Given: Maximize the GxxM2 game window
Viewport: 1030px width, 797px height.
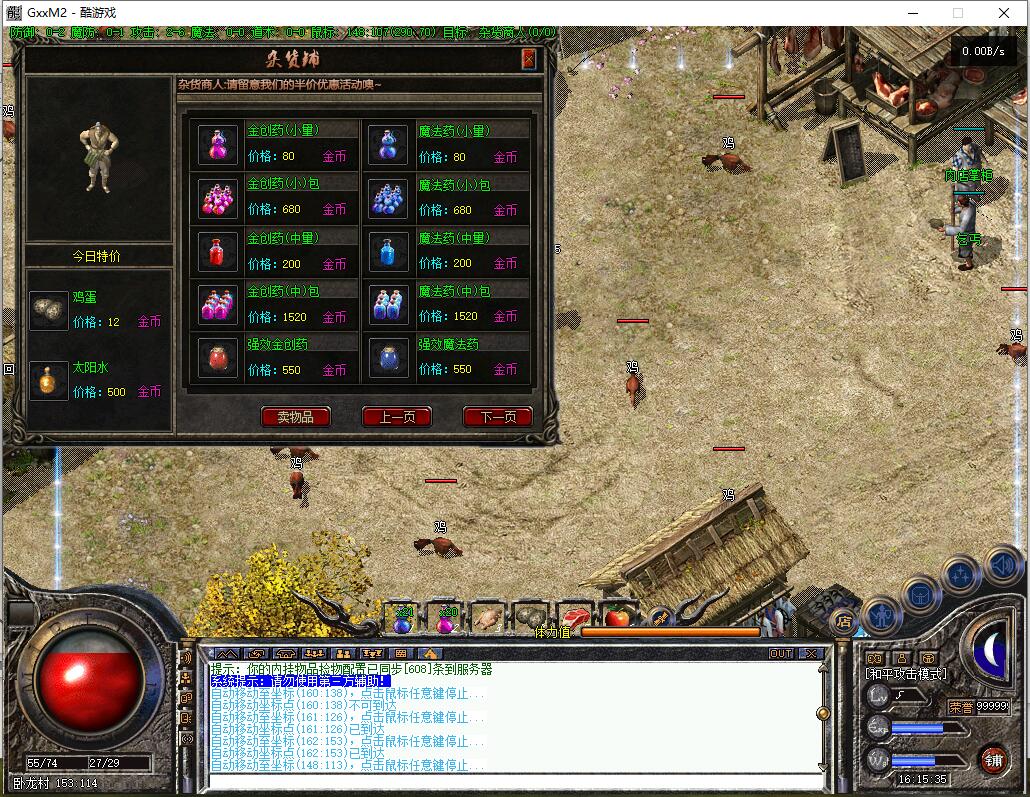Looking at the screenshot, I should (x=957, y=13).
